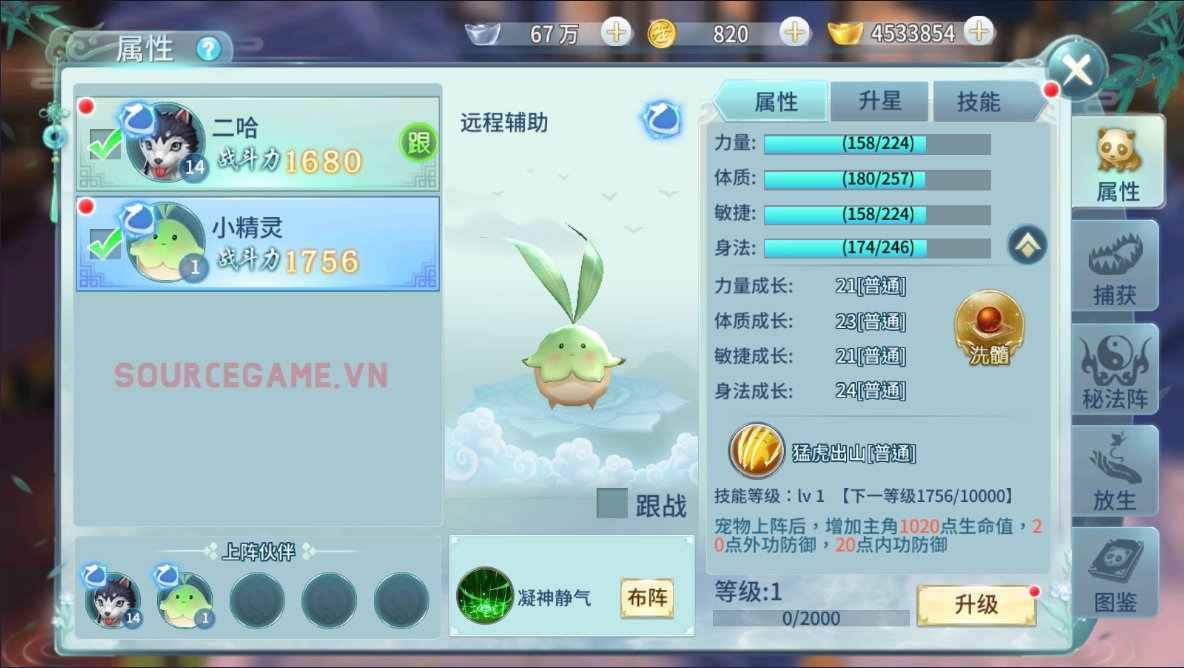Click the green 跟 follow button

coord(419,143)
